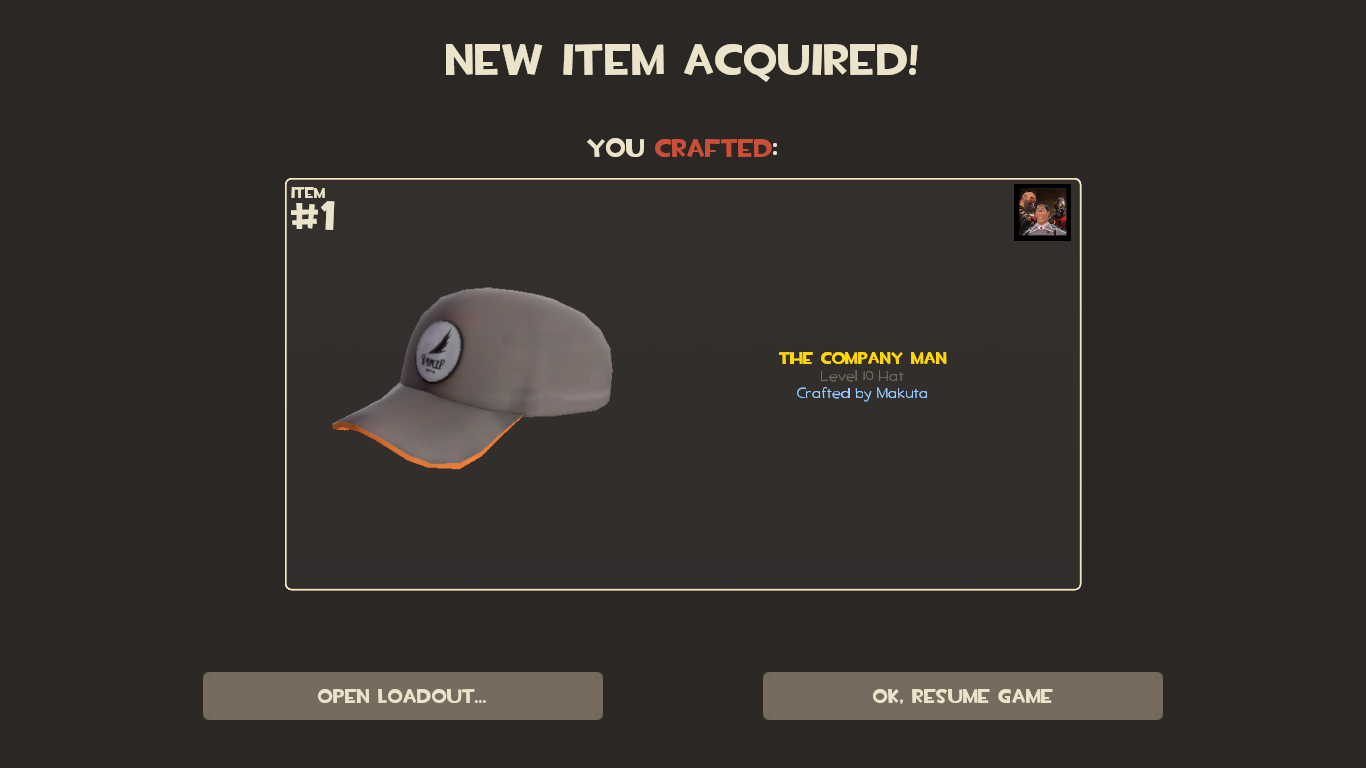
Task: Click the avatar portrait in top right corner
Action: point(1042,211)
